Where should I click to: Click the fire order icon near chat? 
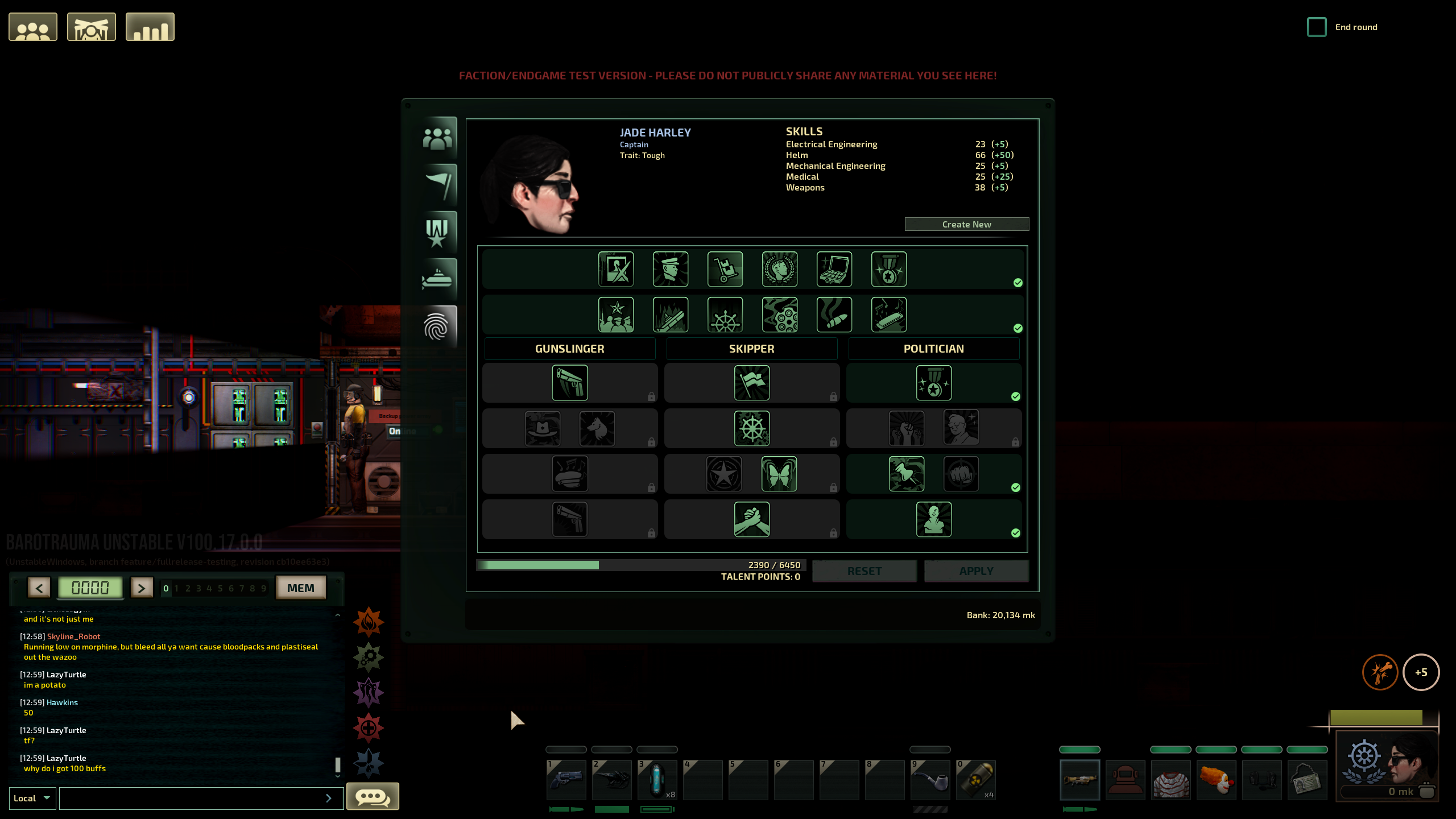[x=369, y=621]
